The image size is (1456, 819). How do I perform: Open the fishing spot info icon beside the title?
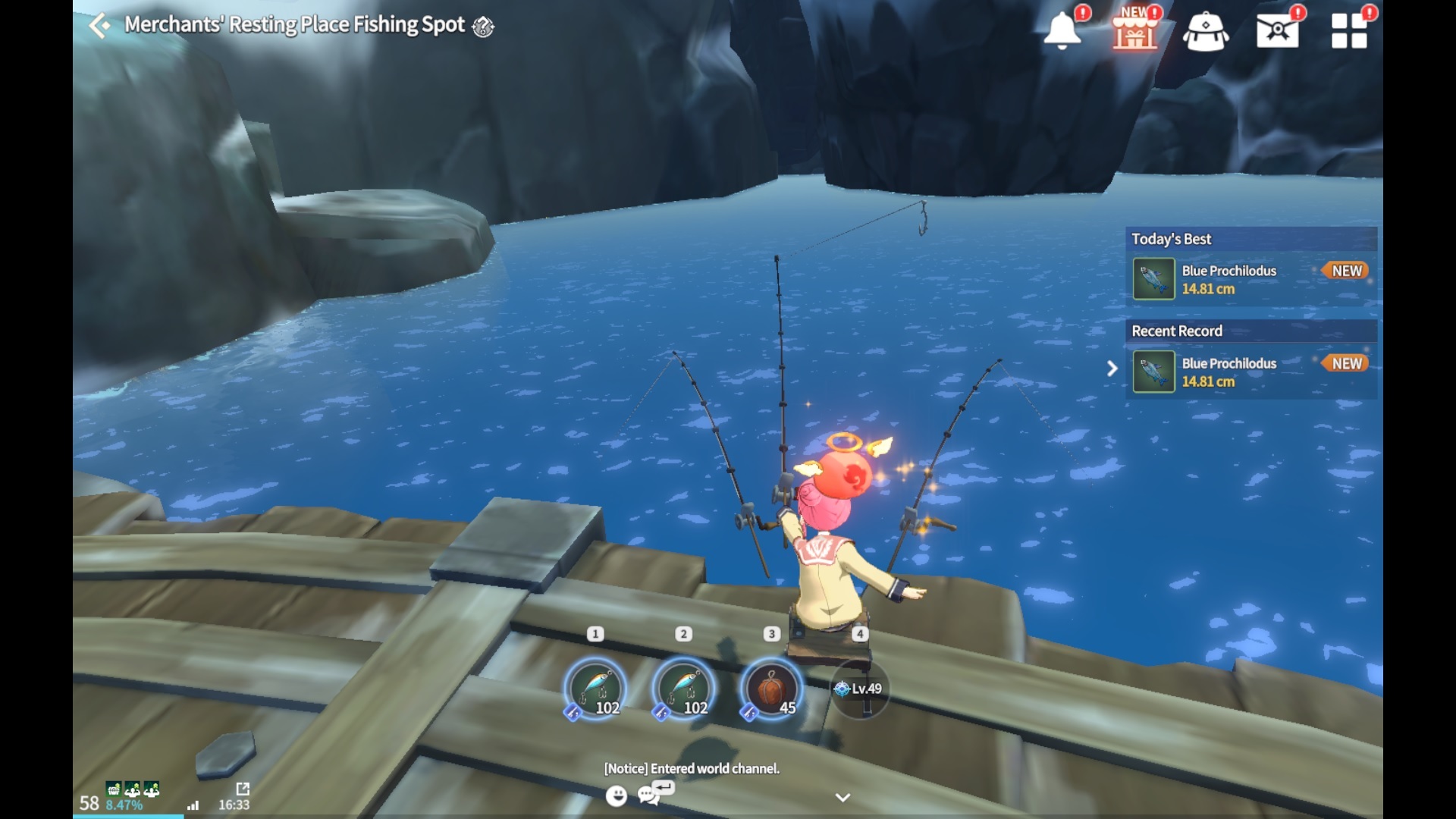483,27
